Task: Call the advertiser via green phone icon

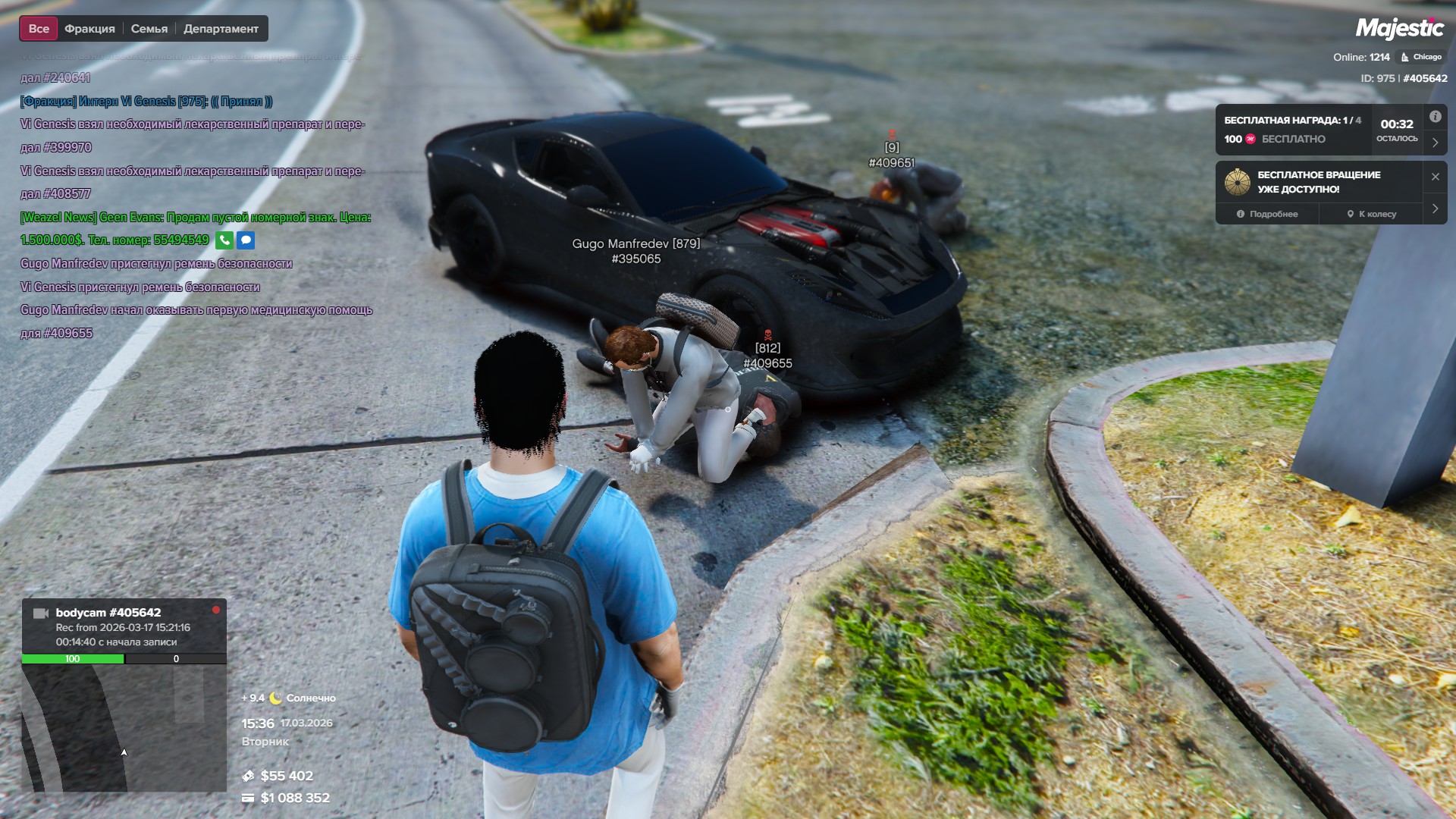Action: click(224, 240)
